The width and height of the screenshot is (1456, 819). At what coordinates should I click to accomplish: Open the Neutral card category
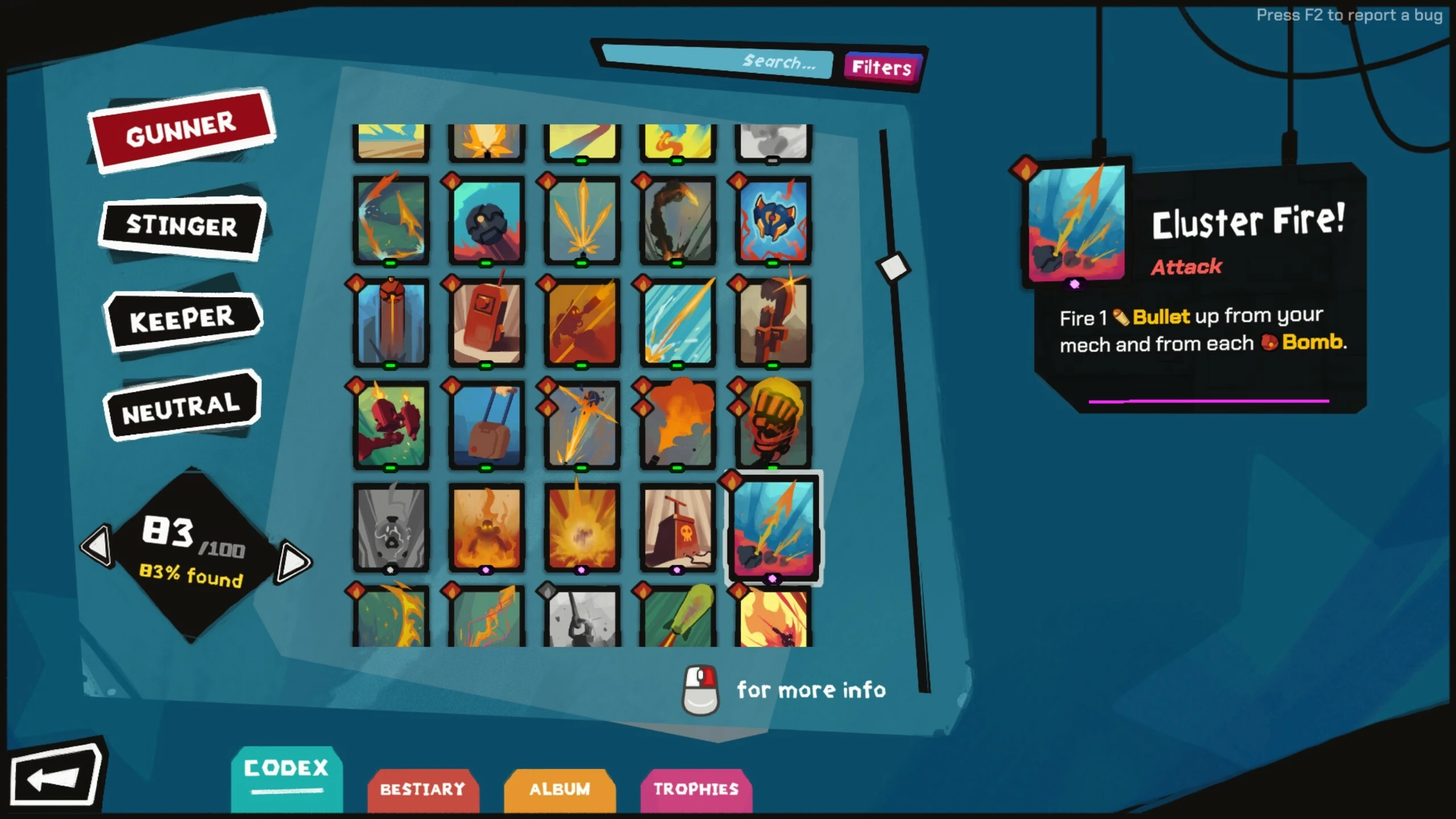point(181,406)
